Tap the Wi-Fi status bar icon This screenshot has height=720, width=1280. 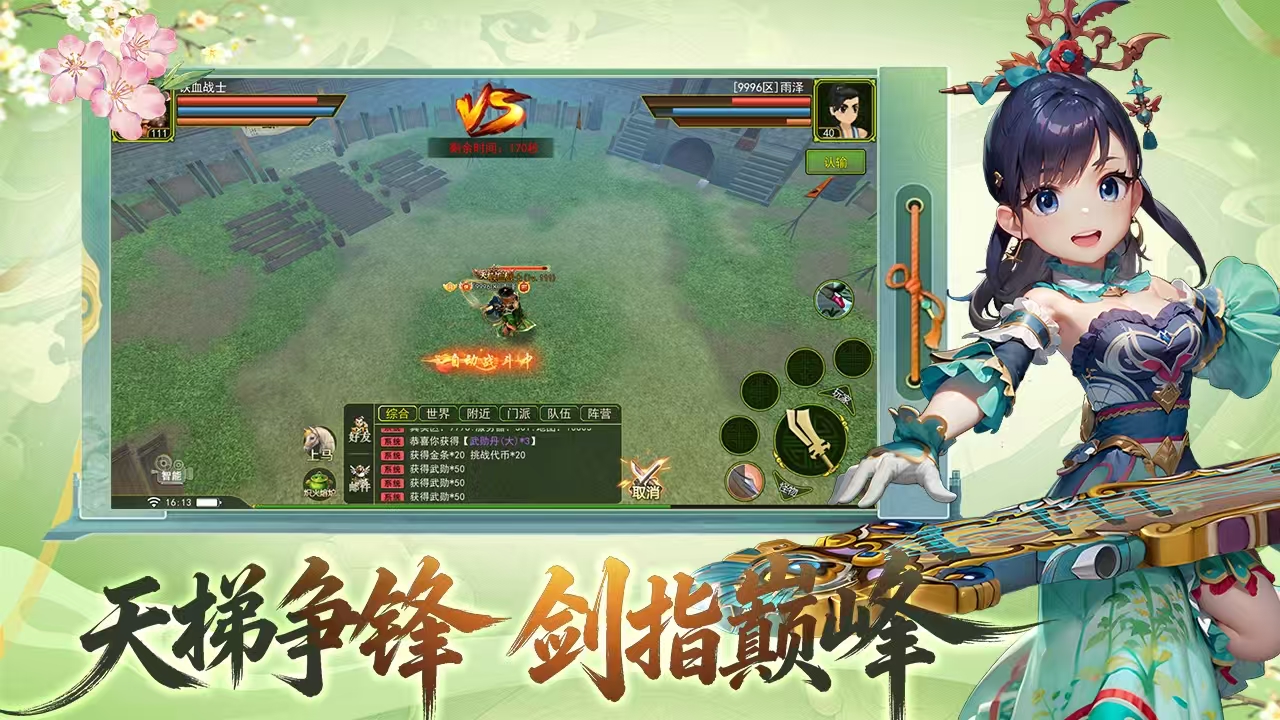coord(153,502)
